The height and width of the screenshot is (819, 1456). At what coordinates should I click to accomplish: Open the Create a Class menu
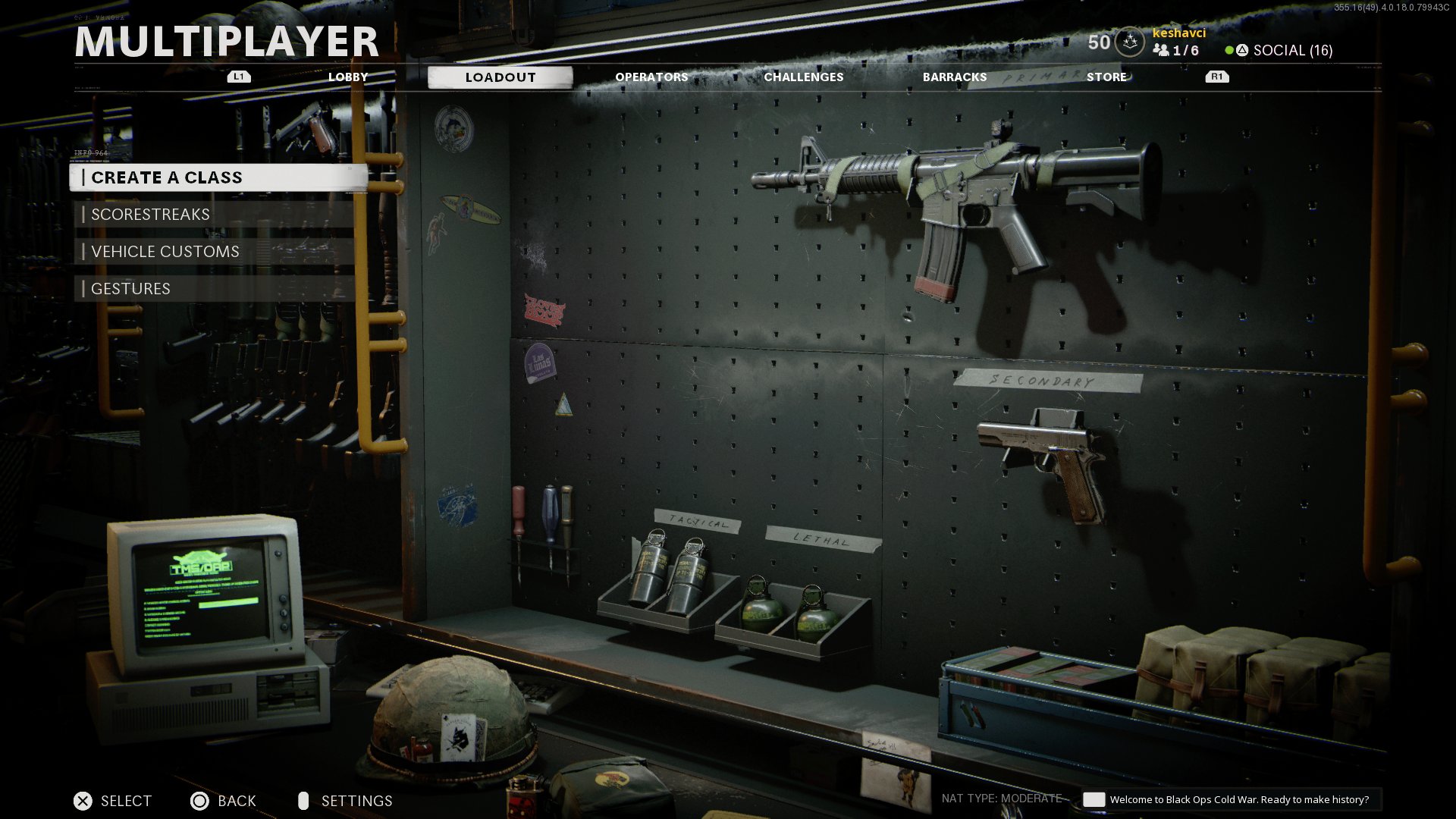pyautogui.click(x=218, y=177)
